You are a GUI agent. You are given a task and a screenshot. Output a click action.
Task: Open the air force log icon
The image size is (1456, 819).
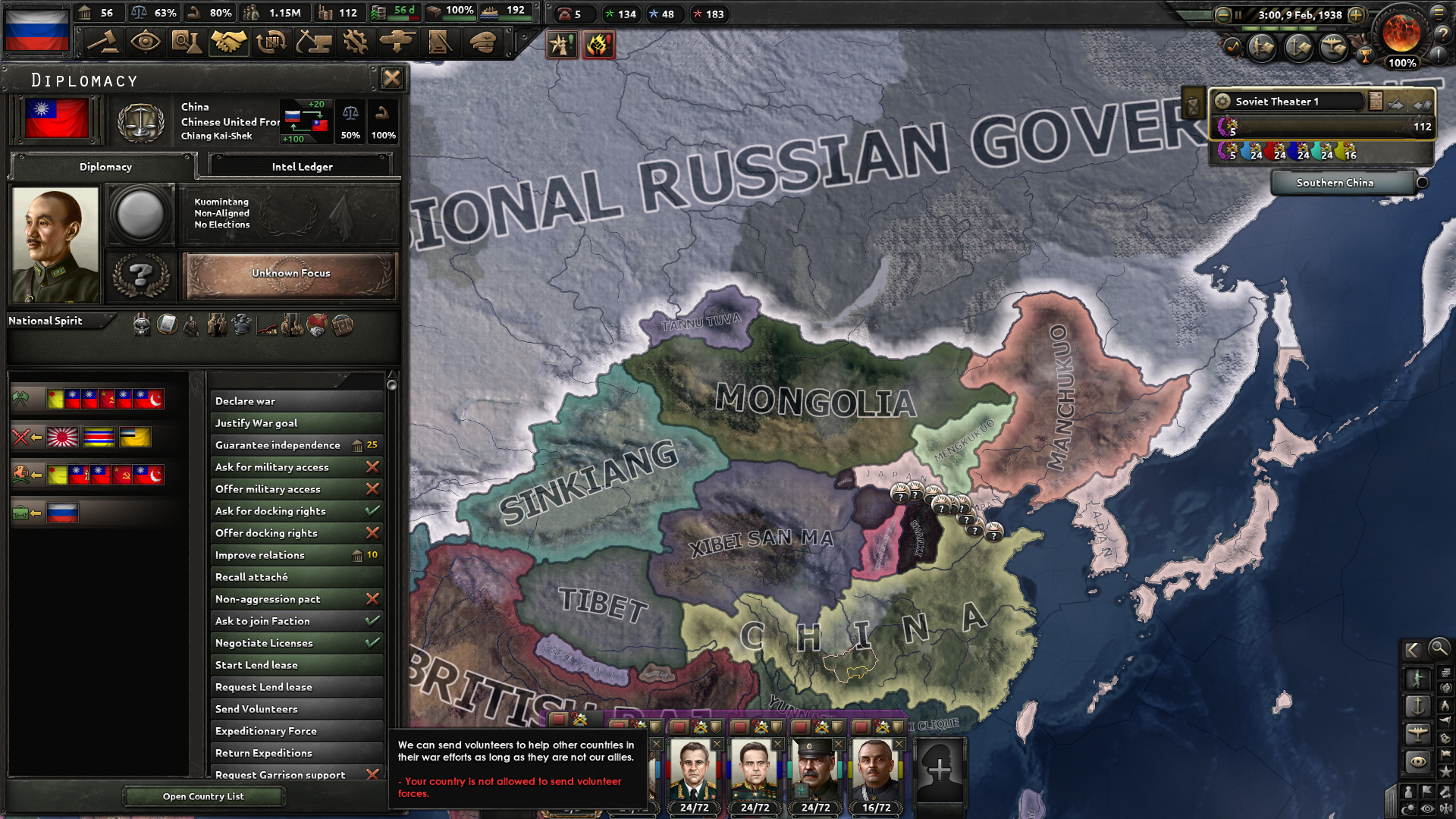1335,48
